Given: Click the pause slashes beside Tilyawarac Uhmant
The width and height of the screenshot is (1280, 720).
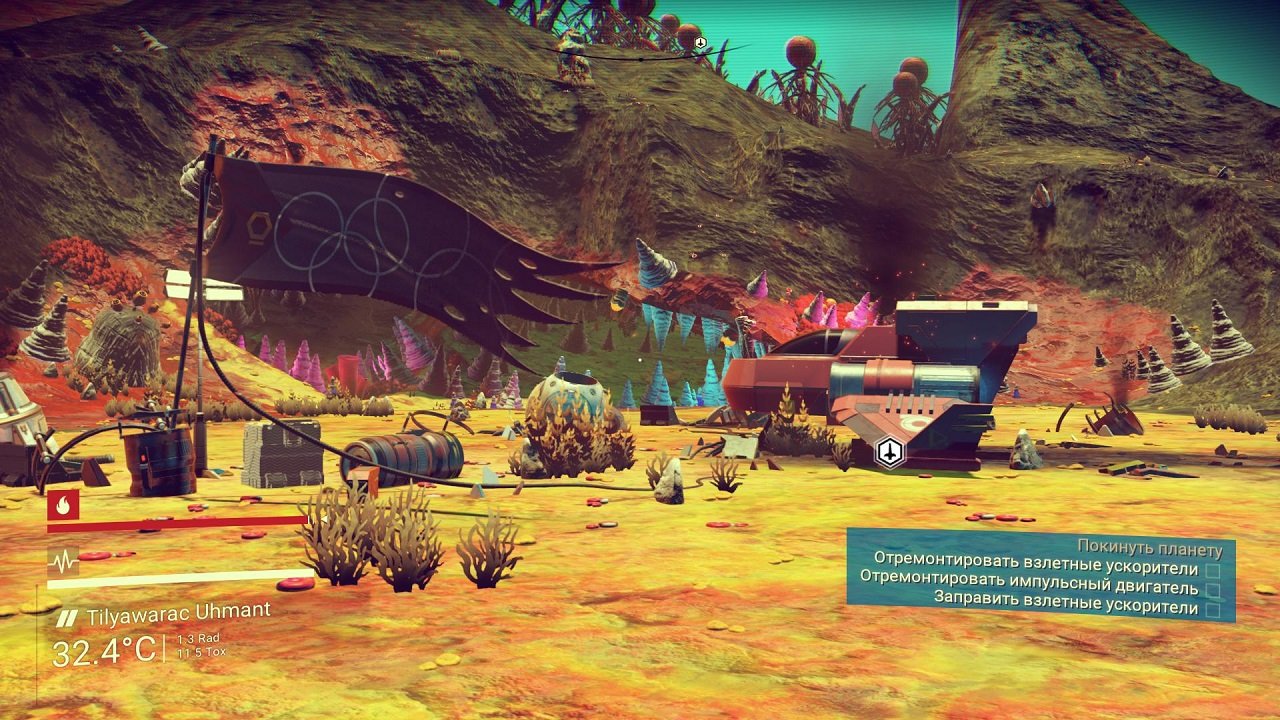Looking at the screenshot, I should pyautogui.click(x=68, y=615).
